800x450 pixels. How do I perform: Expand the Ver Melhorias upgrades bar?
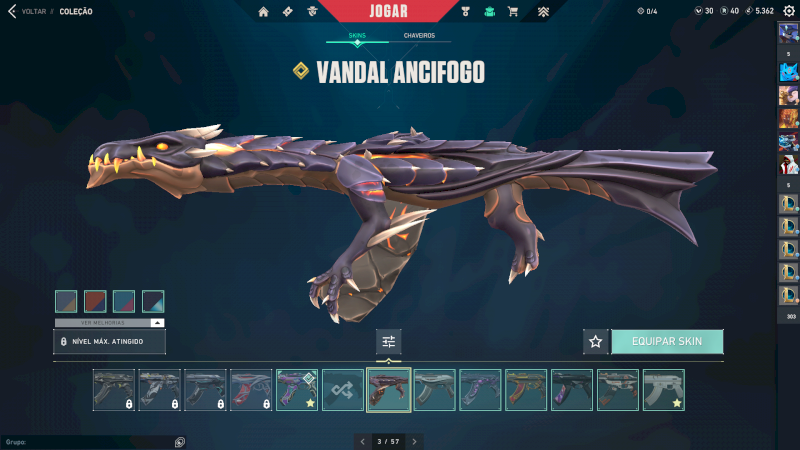(x=110, y=323)
